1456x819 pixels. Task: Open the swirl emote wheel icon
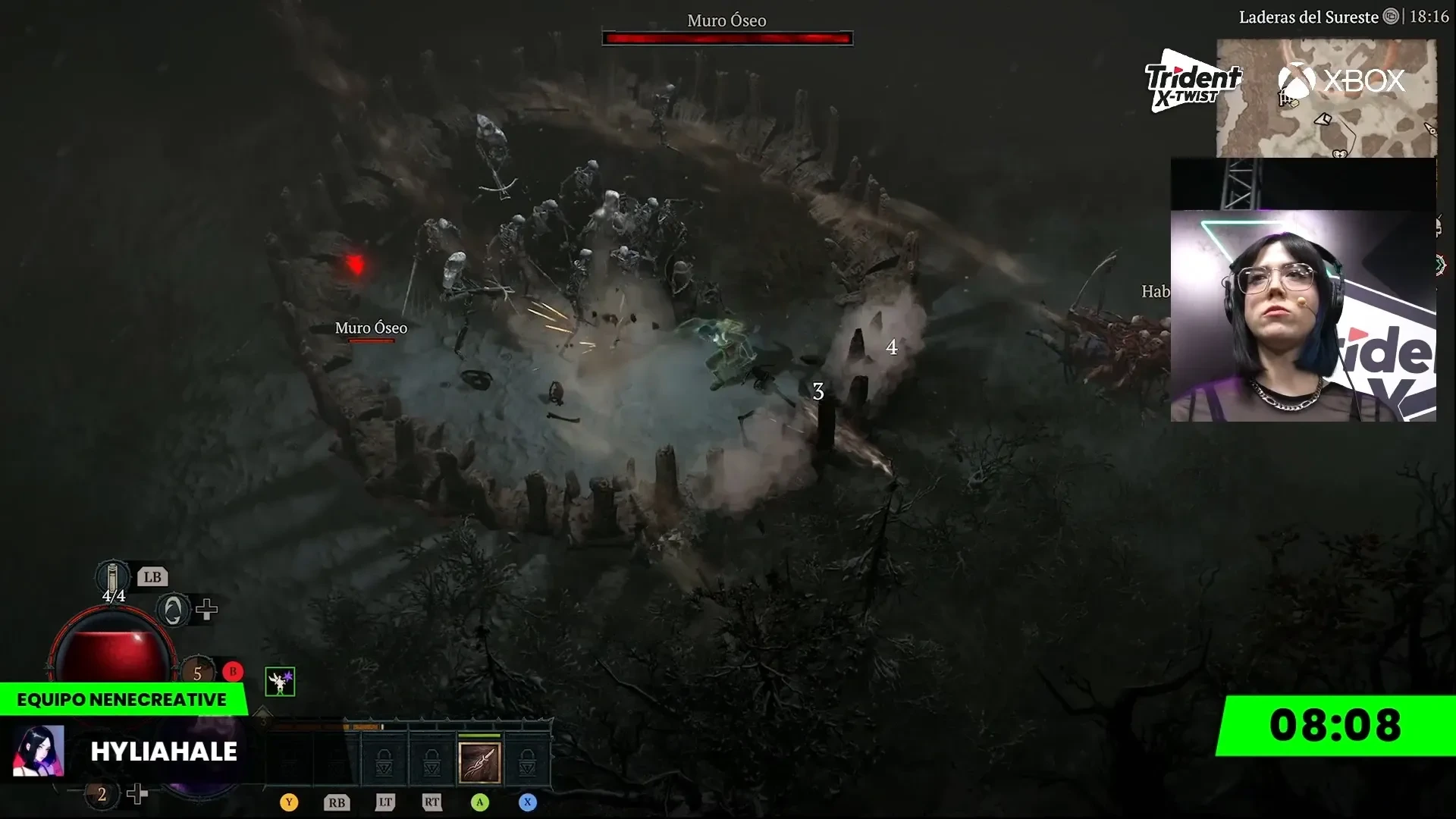coord(173,610)
